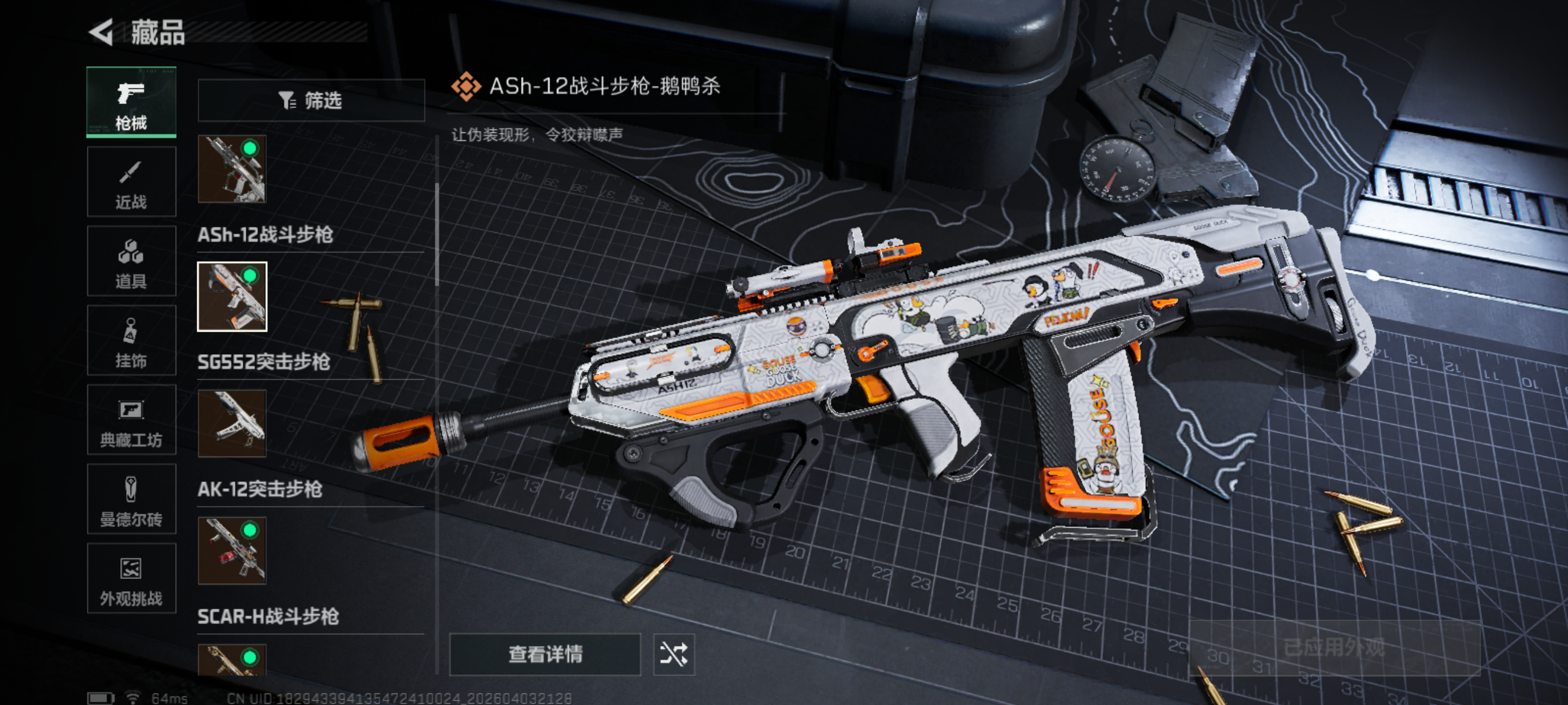The height and width of the screenshot is (705, 1568).
Task: Show the 挂饰 charms category
Action: pyautogui.click(x=131, y=340)
